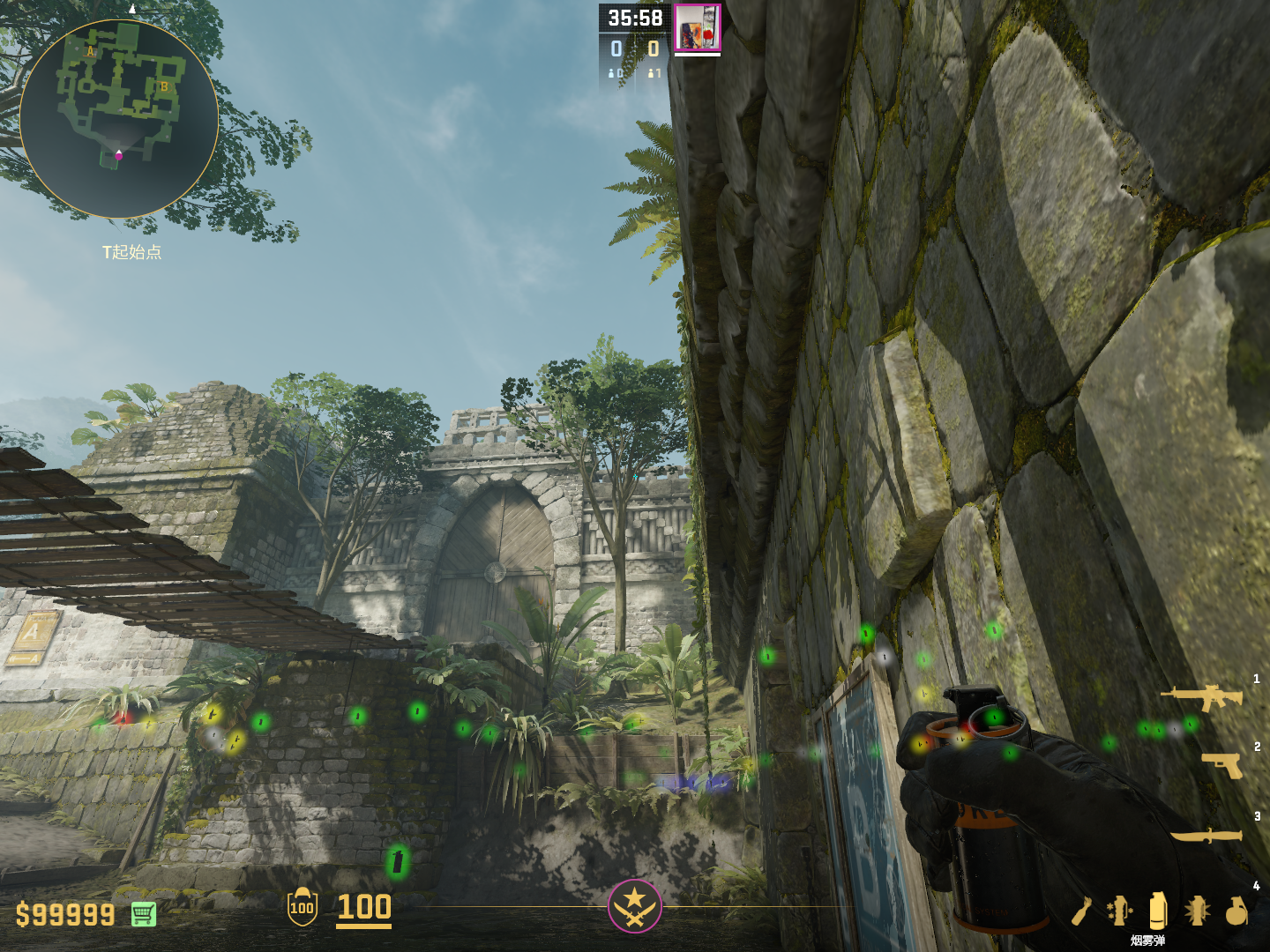Open the buy menu cart icon

(x=144, y=914)
